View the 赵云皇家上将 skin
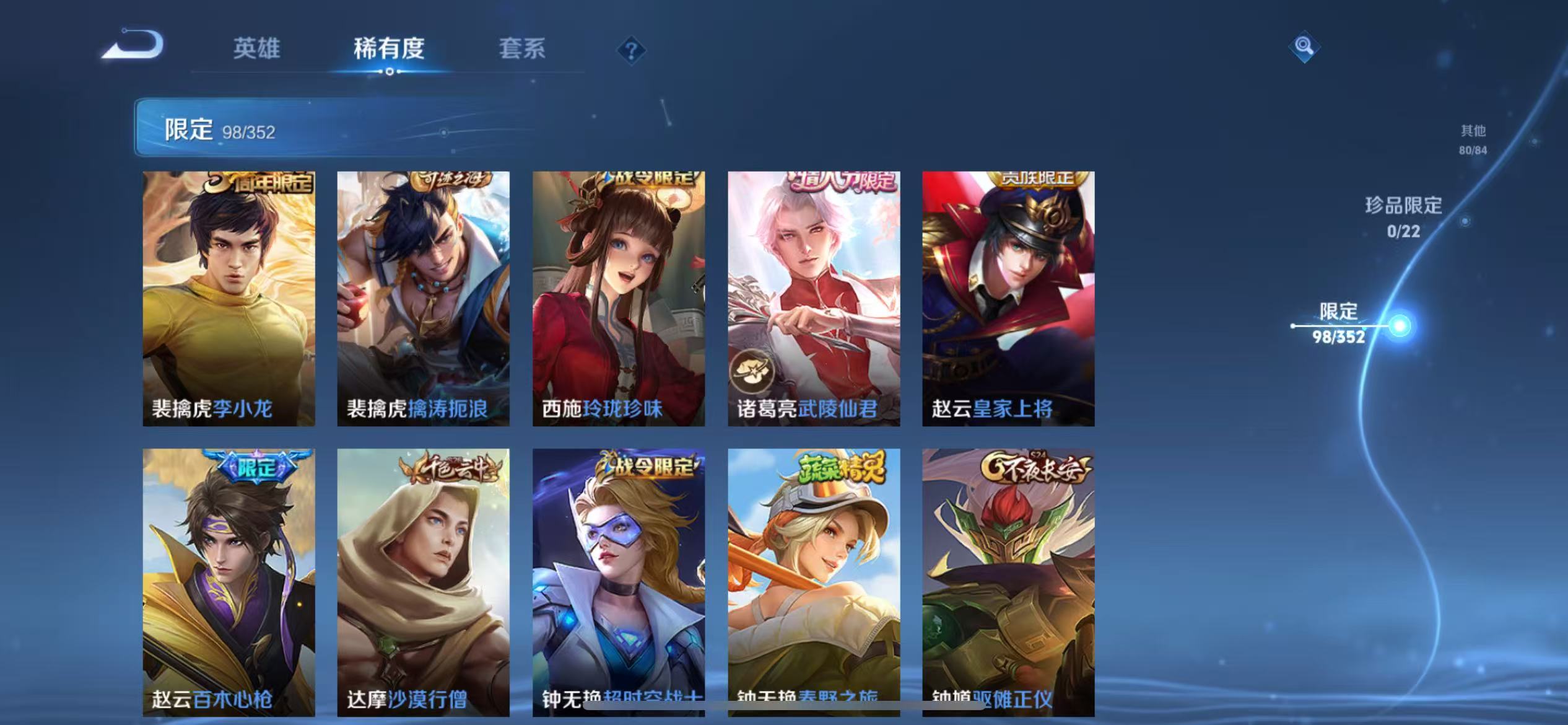The image size is (1568, 725). click(1009, 297)
